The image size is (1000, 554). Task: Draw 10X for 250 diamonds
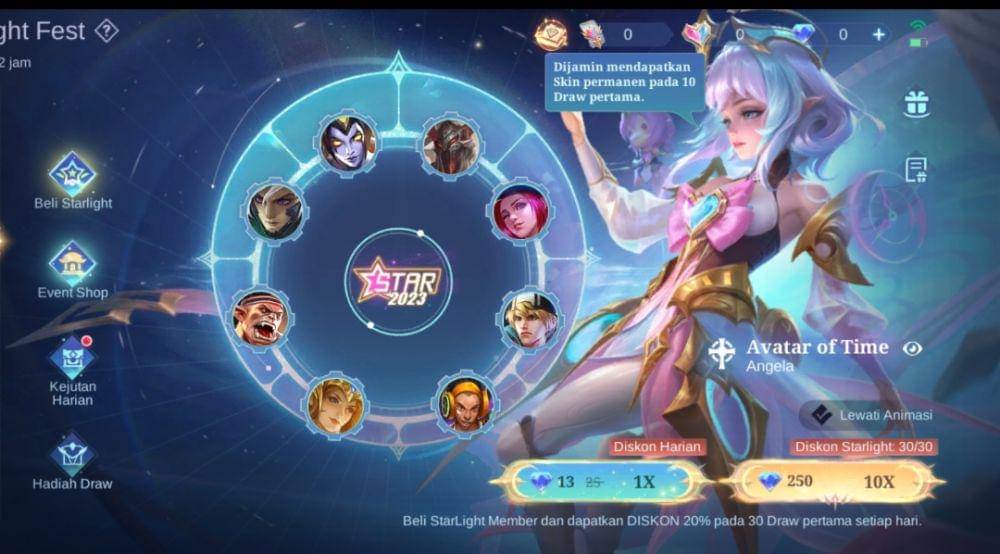[836, 482]
